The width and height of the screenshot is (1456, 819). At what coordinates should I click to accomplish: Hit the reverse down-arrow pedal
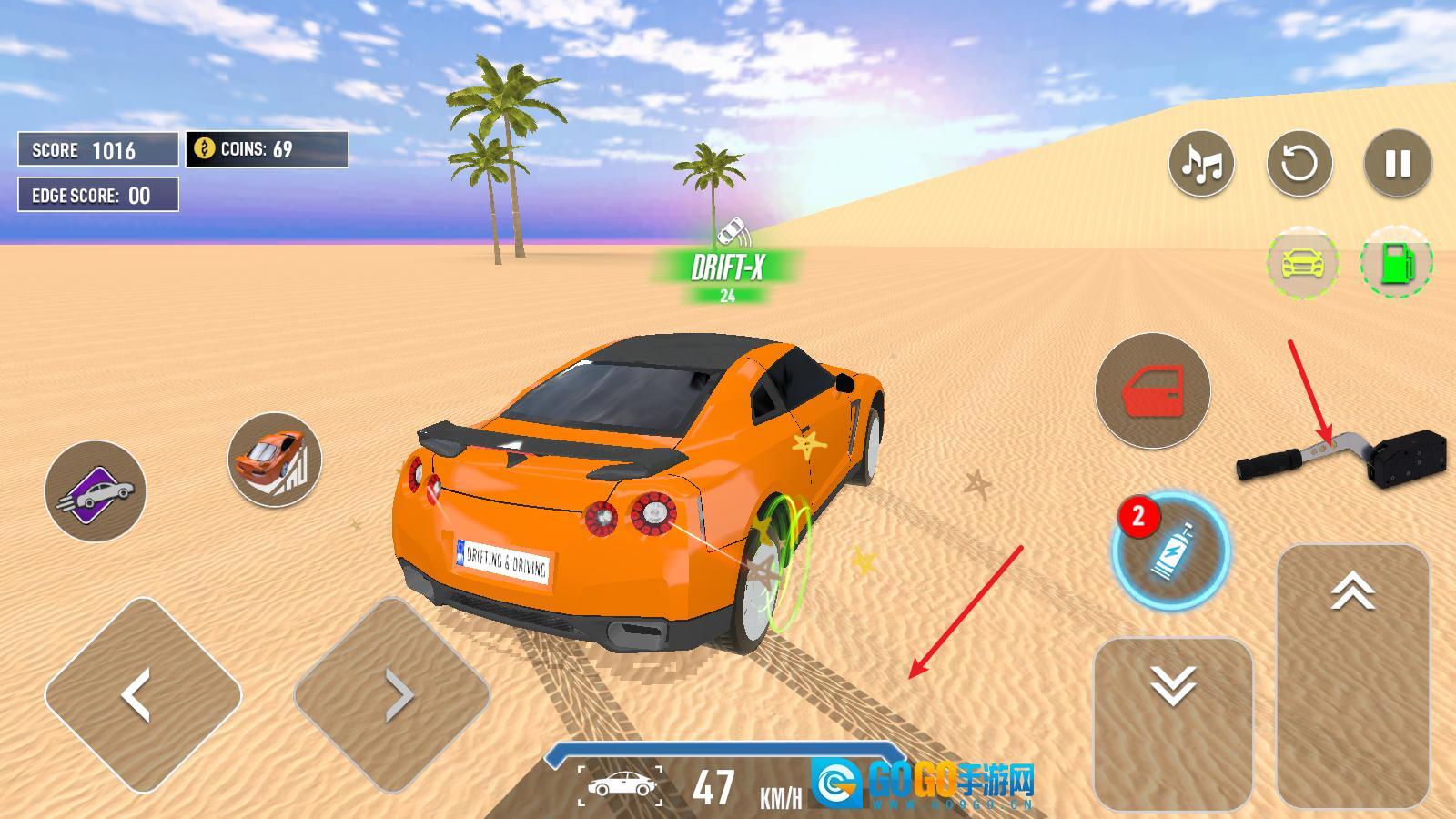tap(1172, 723)
